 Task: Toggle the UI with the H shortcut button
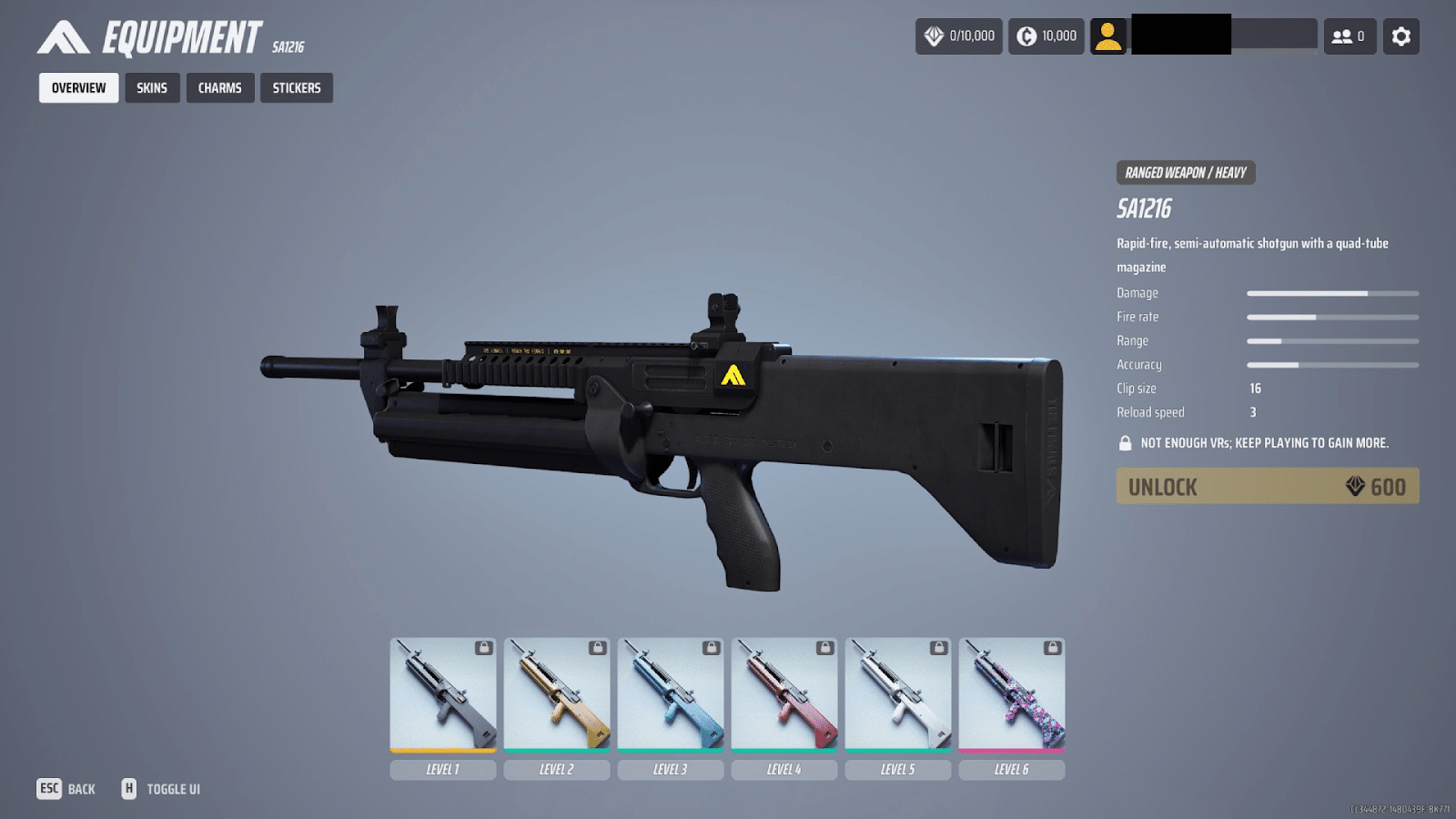(x=130, y=788)
